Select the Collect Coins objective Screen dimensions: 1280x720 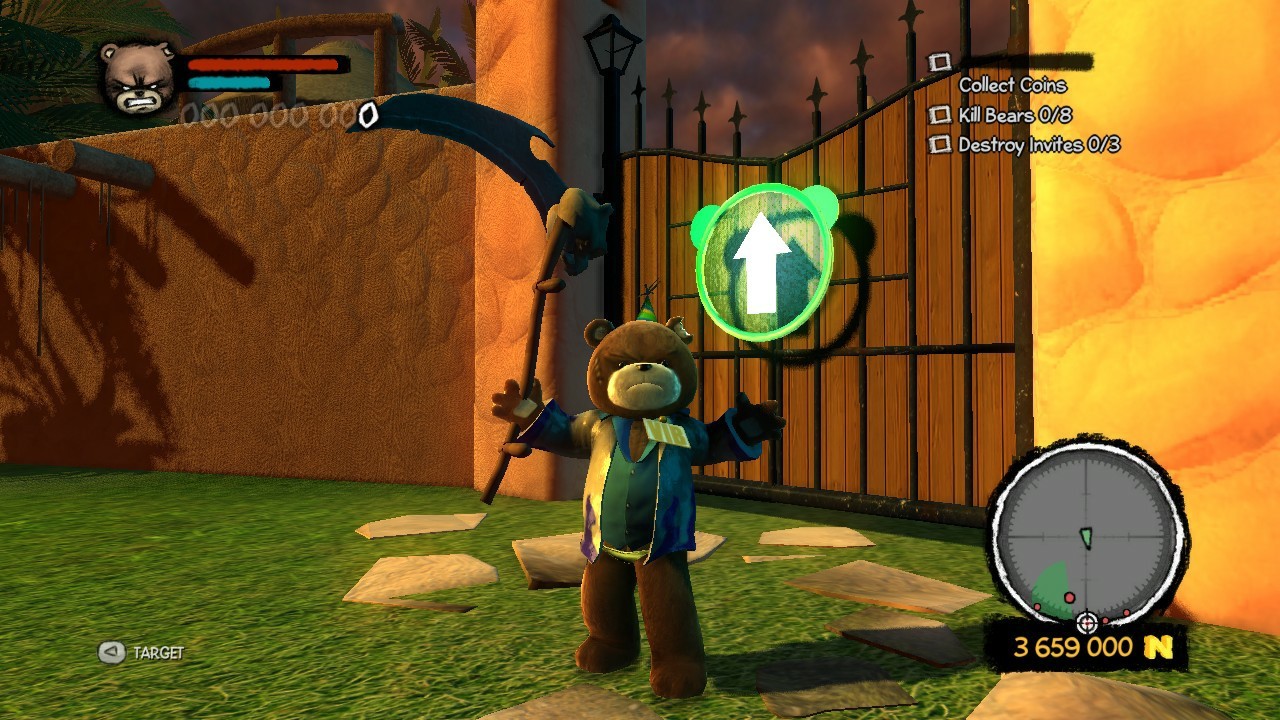[1012, 85]
